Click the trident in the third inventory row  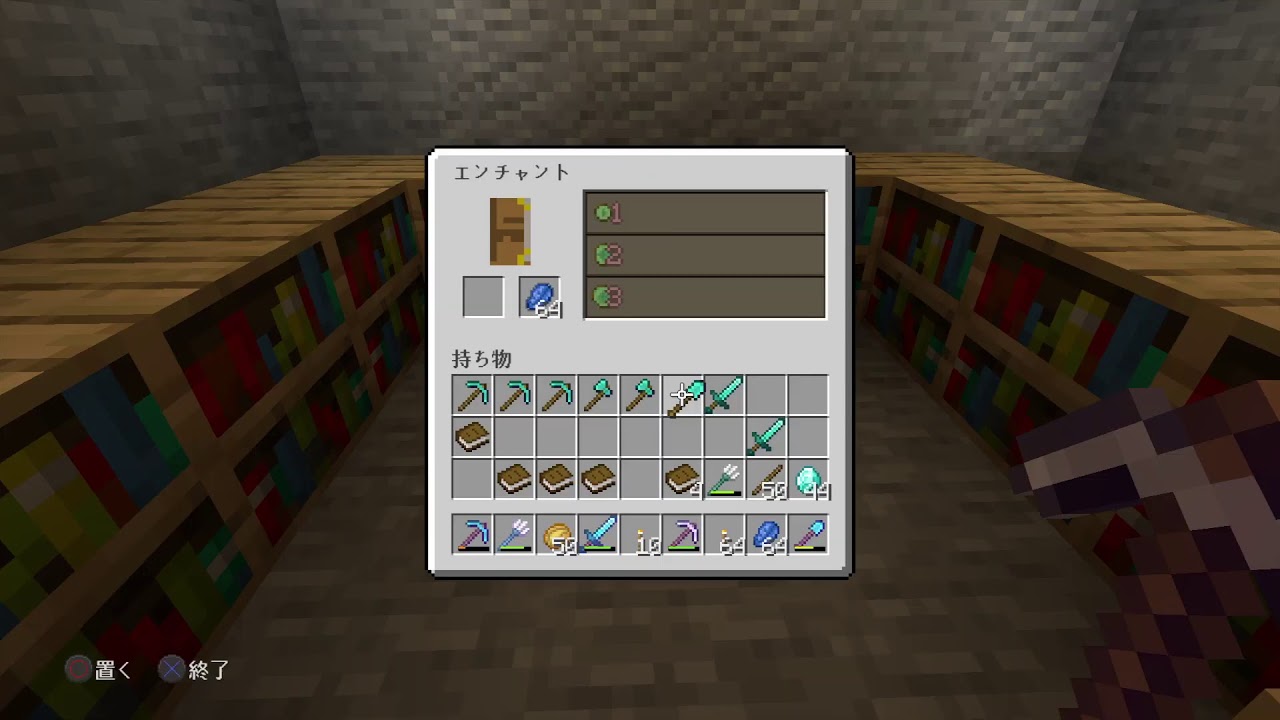pos(723,479)
